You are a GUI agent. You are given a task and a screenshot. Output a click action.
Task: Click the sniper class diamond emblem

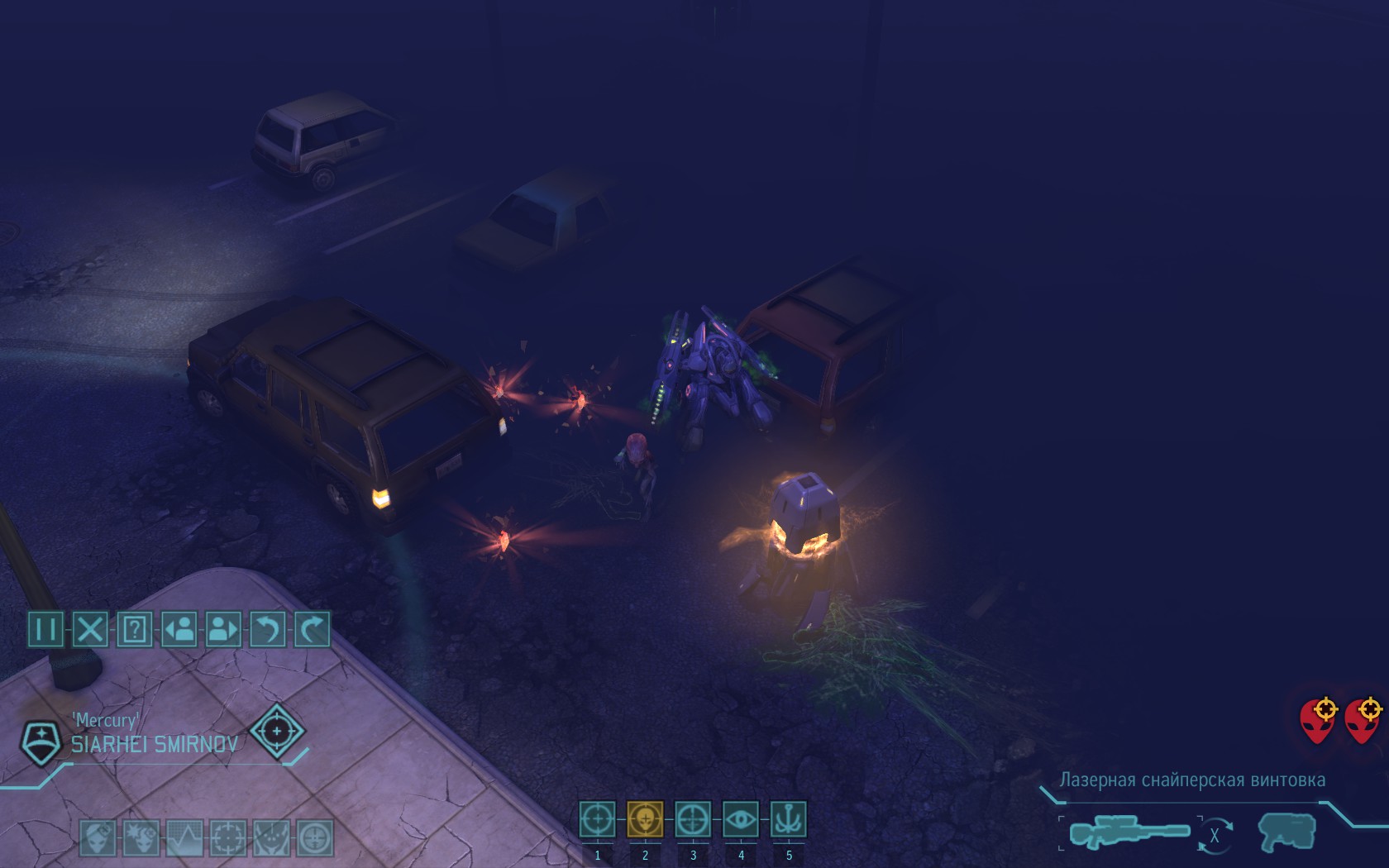(x=277, y=732)
